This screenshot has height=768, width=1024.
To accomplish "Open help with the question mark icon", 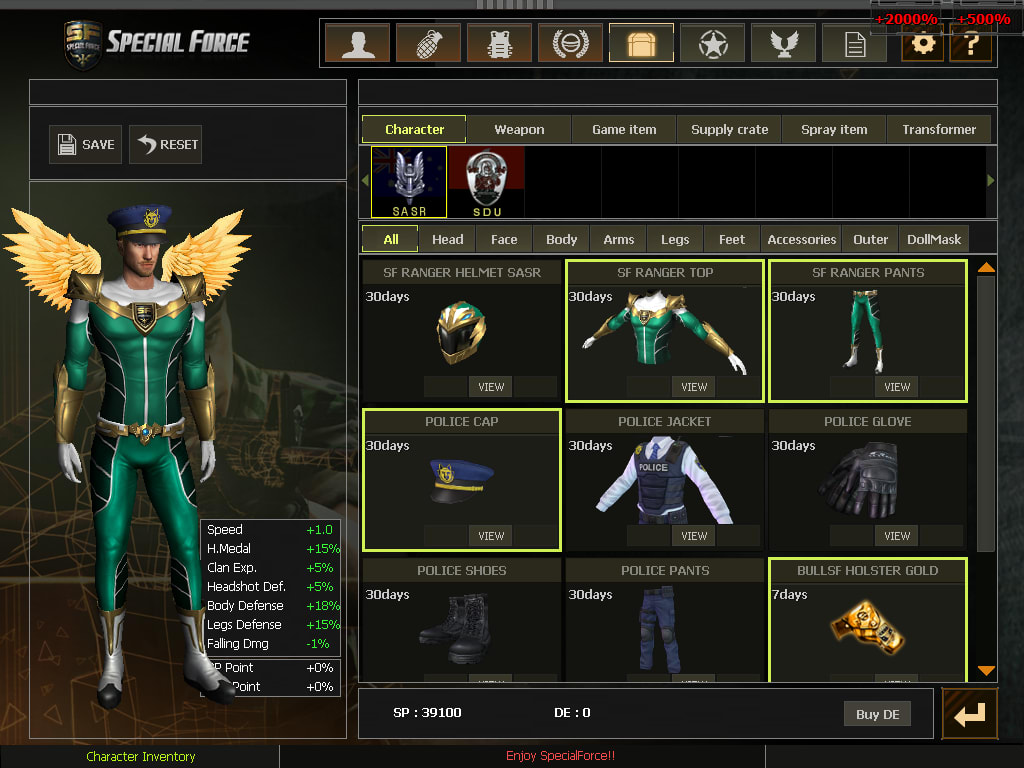I will point(970,45).
